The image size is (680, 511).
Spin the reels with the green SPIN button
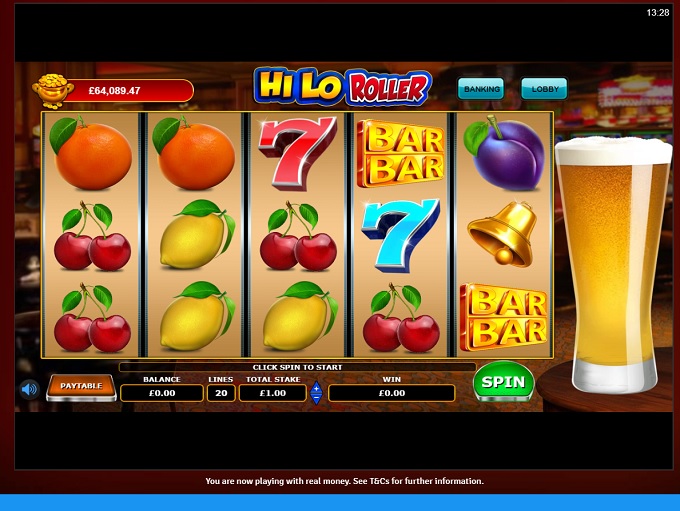pos(503,382)
